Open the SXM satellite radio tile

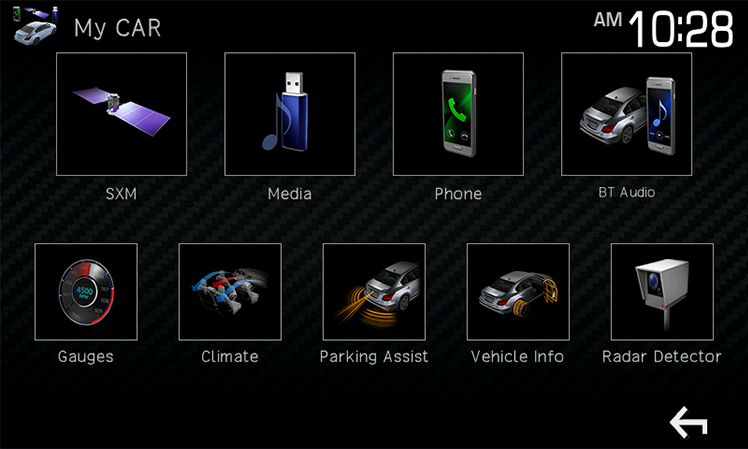tap(121, 114)
